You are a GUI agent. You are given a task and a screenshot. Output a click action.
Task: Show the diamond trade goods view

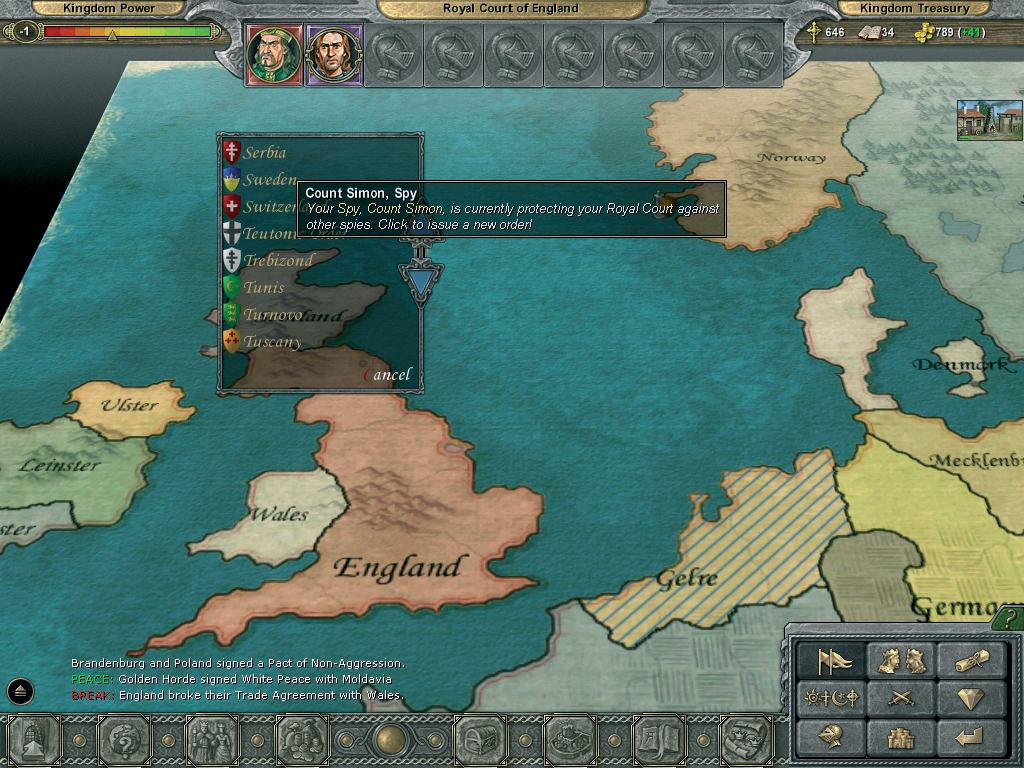969,698
